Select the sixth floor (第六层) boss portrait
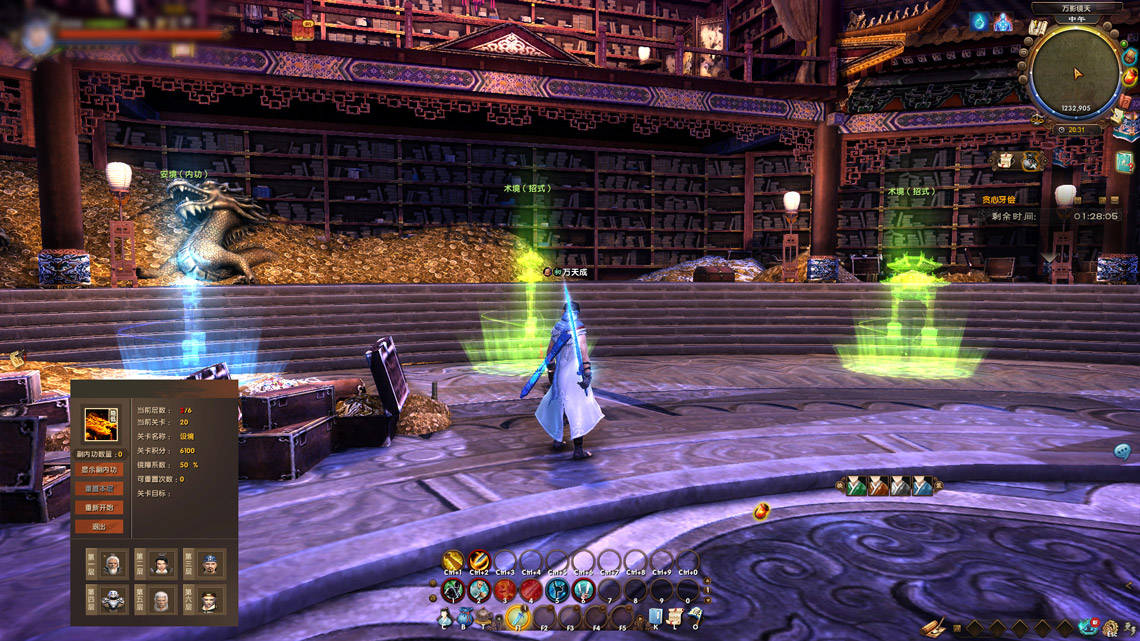1140x641 pixels. 209,601
